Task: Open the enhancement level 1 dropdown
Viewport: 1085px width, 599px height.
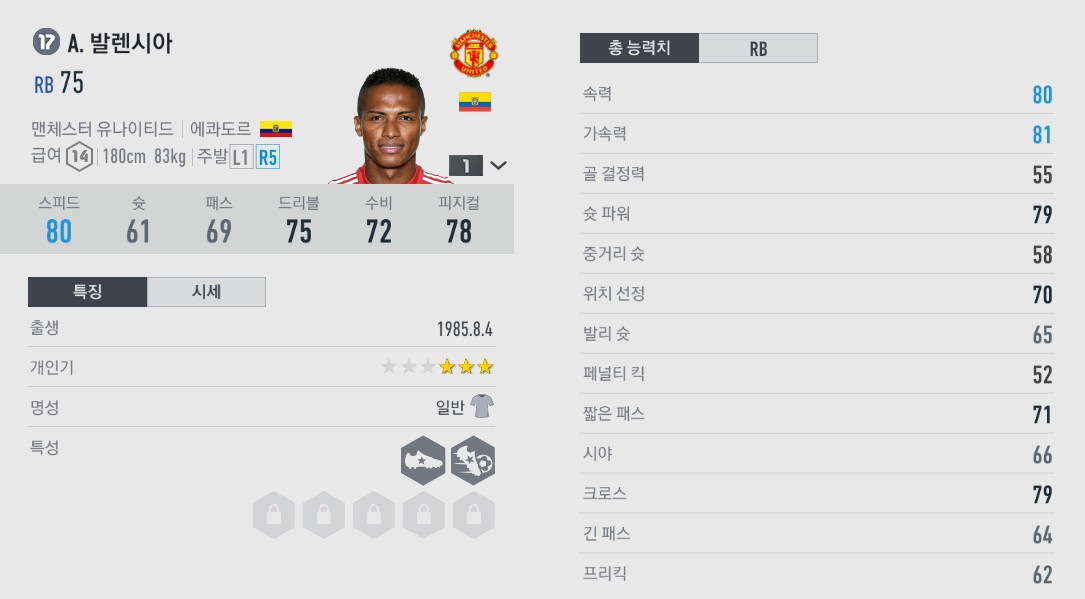Action: [x=479, y=166]
